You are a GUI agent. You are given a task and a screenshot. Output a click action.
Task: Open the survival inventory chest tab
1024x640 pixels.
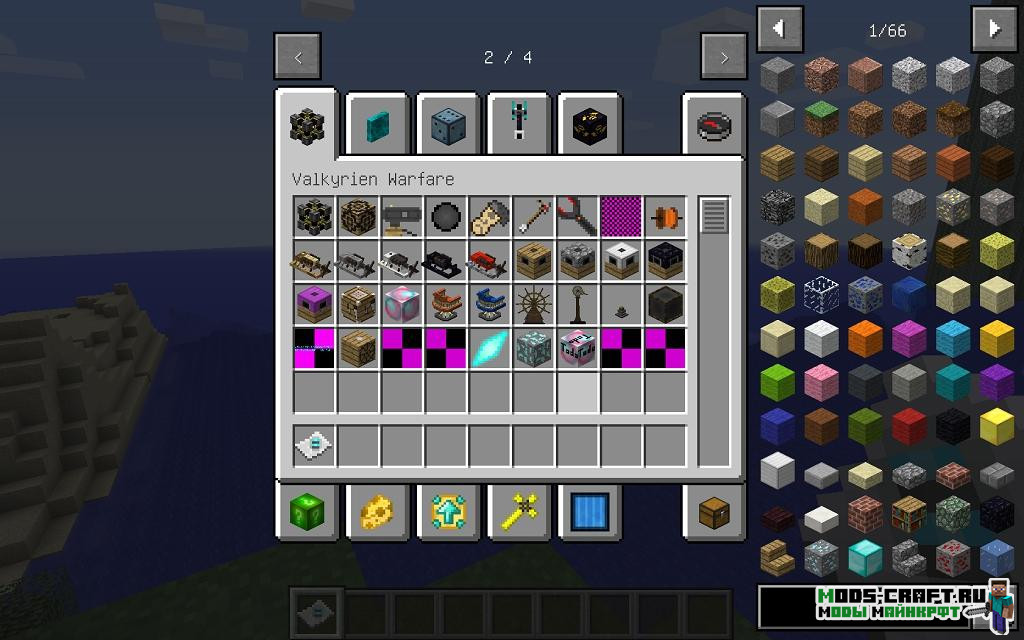(714, 512)
